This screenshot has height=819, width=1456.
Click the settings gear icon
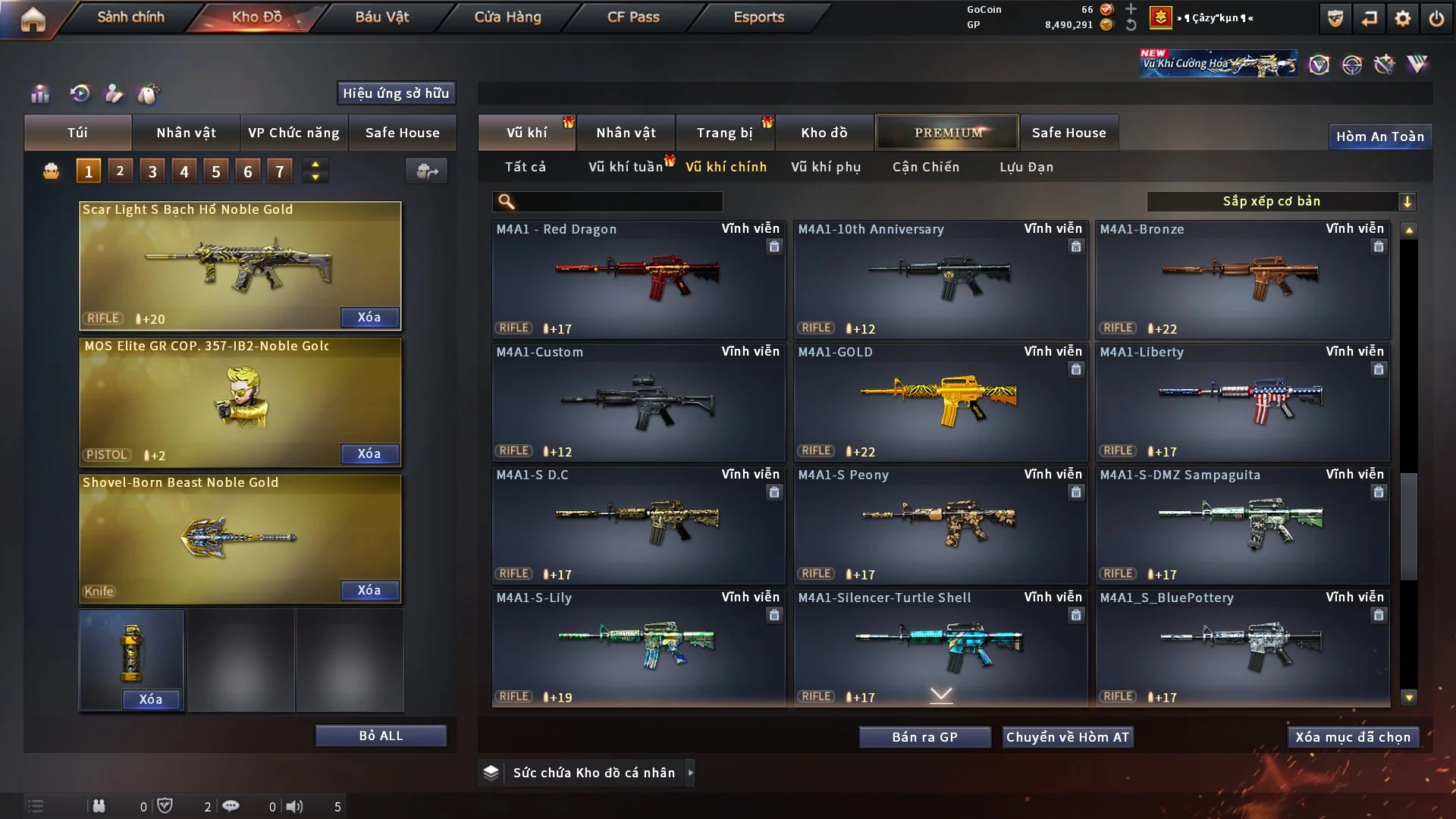coord(1403,18)
